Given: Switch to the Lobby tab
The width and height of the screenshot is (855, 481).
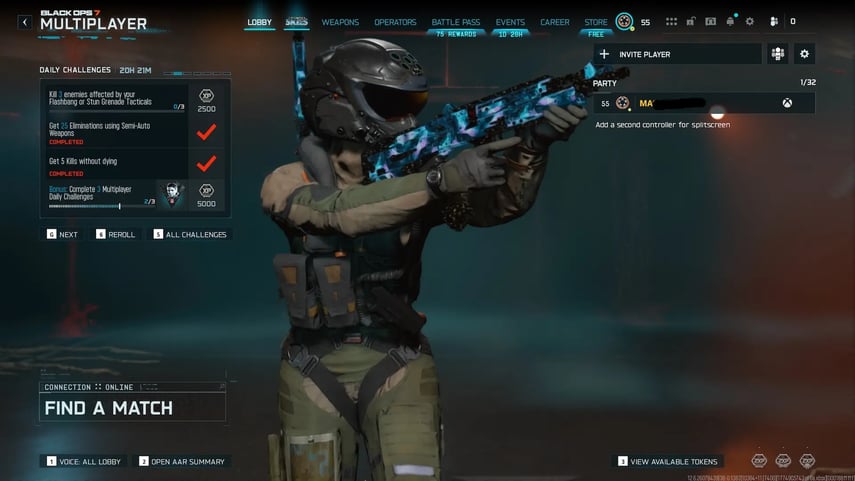Looking at the screenshot, I should [x=260, y=22].
